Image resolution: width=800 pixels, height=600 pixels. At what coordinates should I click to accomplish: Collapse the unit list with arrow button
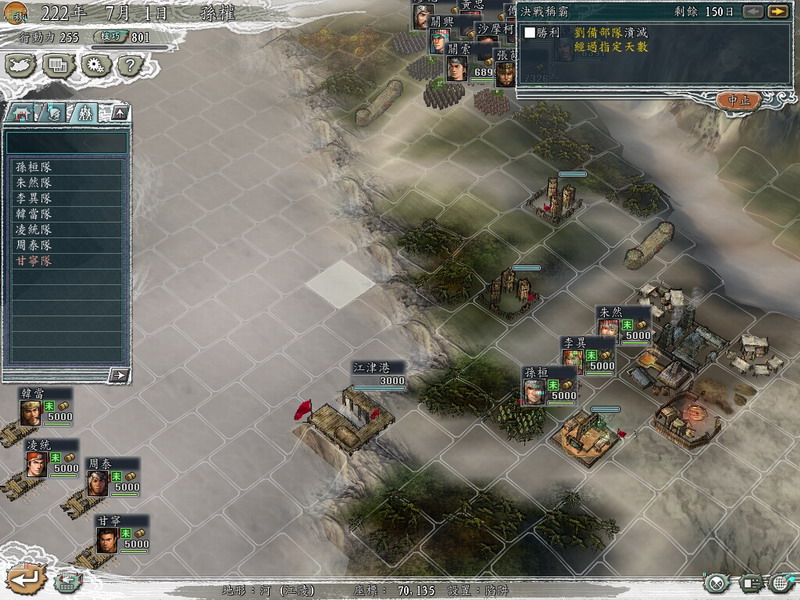point(119,113)
